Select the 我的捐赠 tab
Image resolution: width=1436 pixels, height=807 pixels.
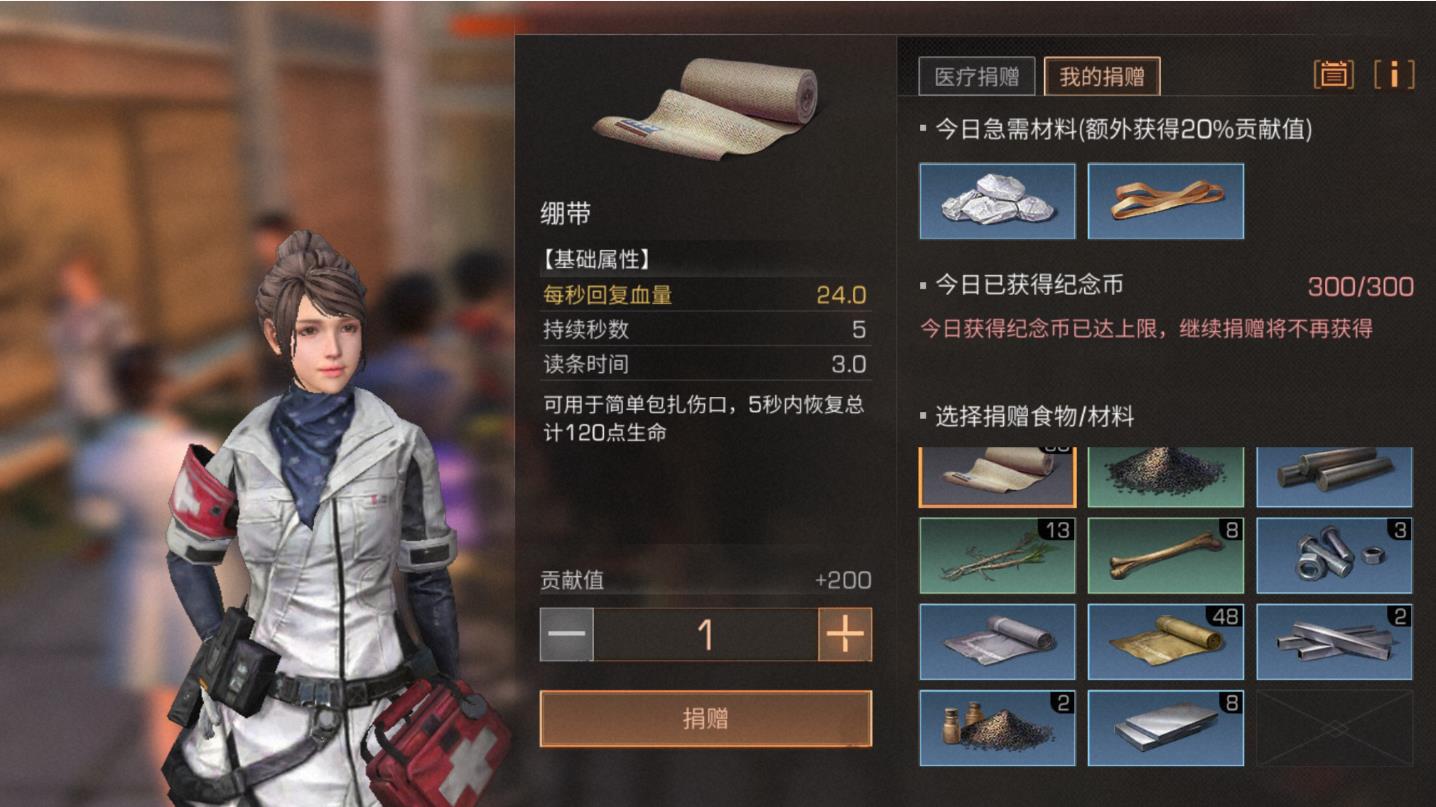point(1102,77)
